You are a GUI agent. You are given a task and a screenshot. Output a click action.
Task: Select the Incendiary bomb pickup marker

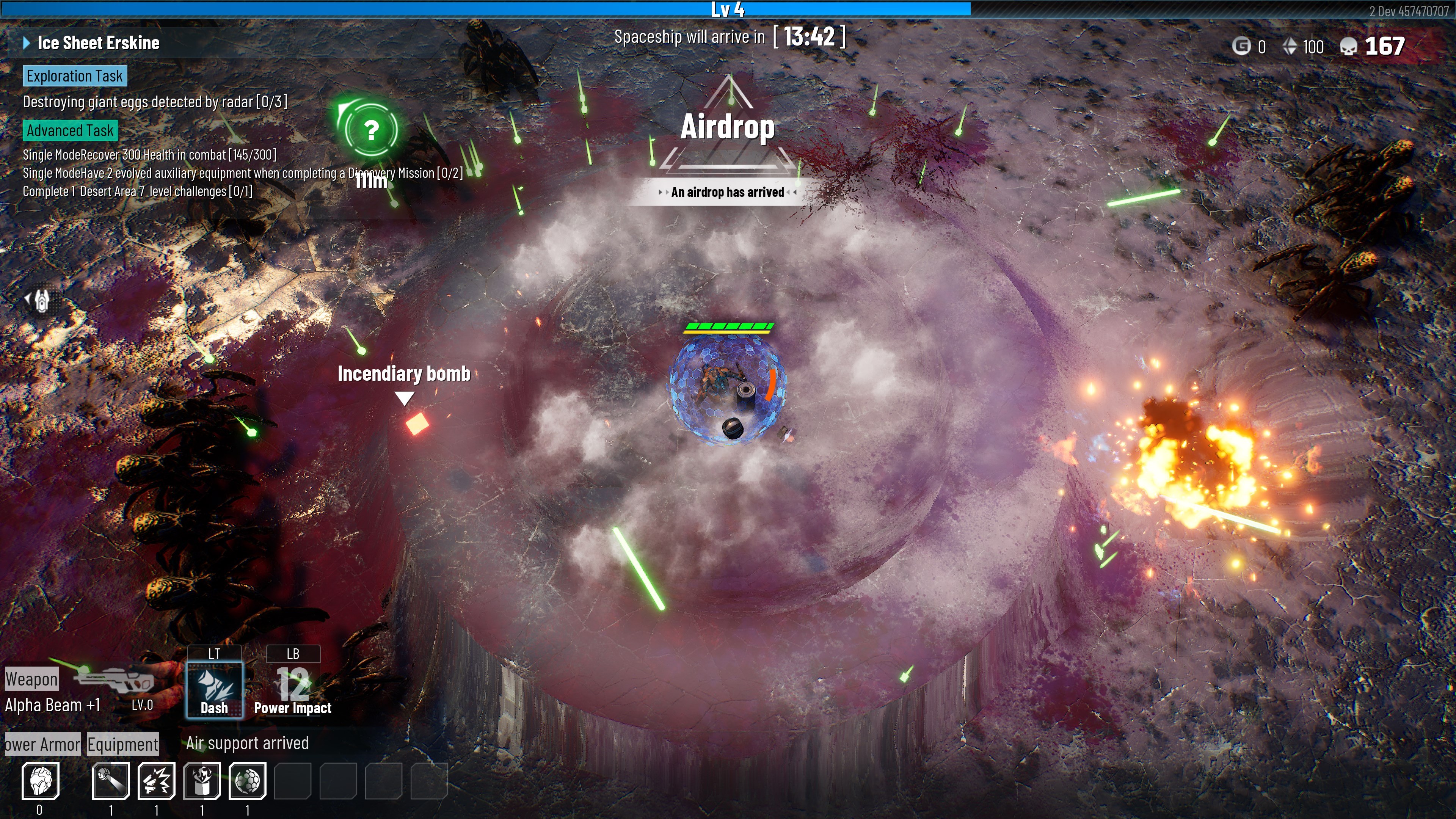[x=417, y=424]
